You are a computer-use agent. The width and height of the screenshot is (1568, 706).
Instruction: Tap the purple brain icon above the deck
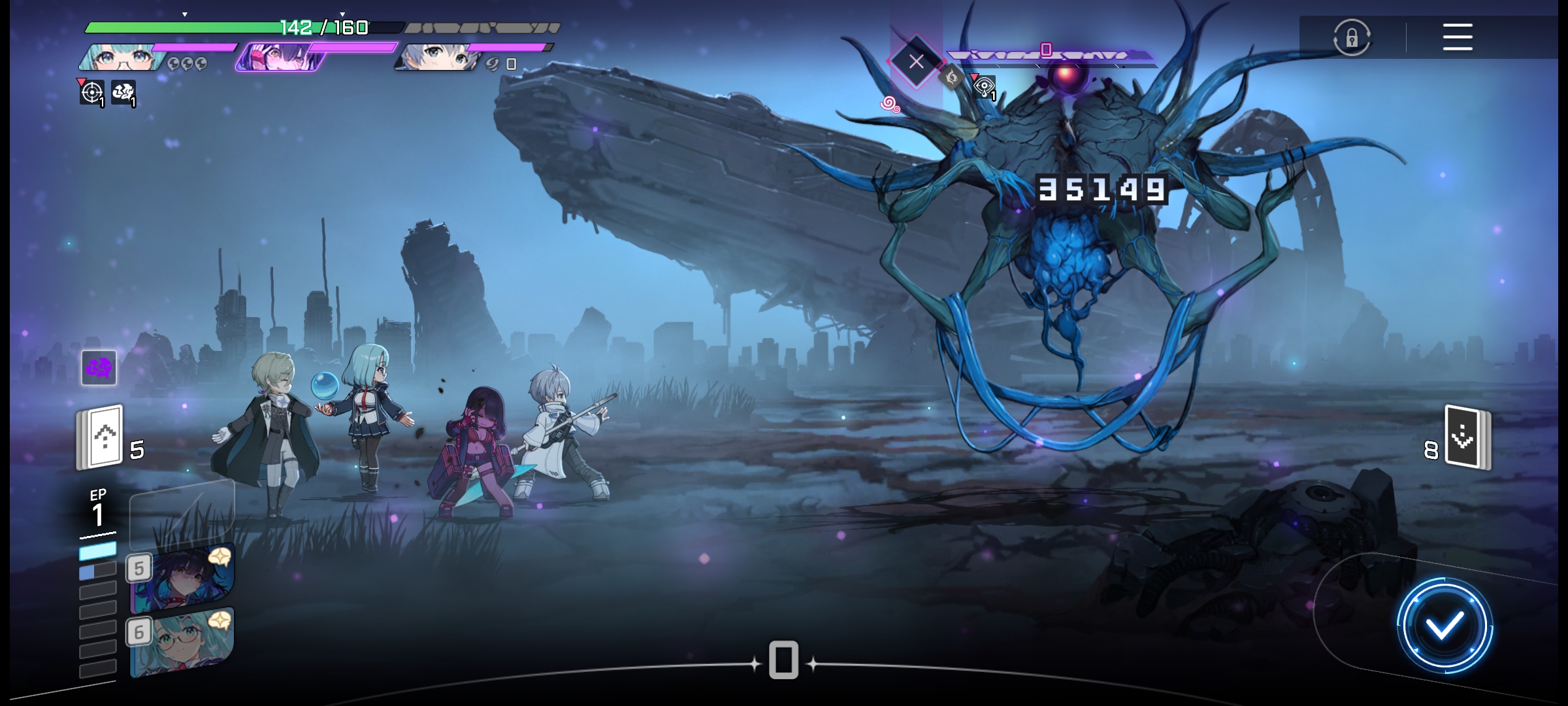tap(99, 367)
